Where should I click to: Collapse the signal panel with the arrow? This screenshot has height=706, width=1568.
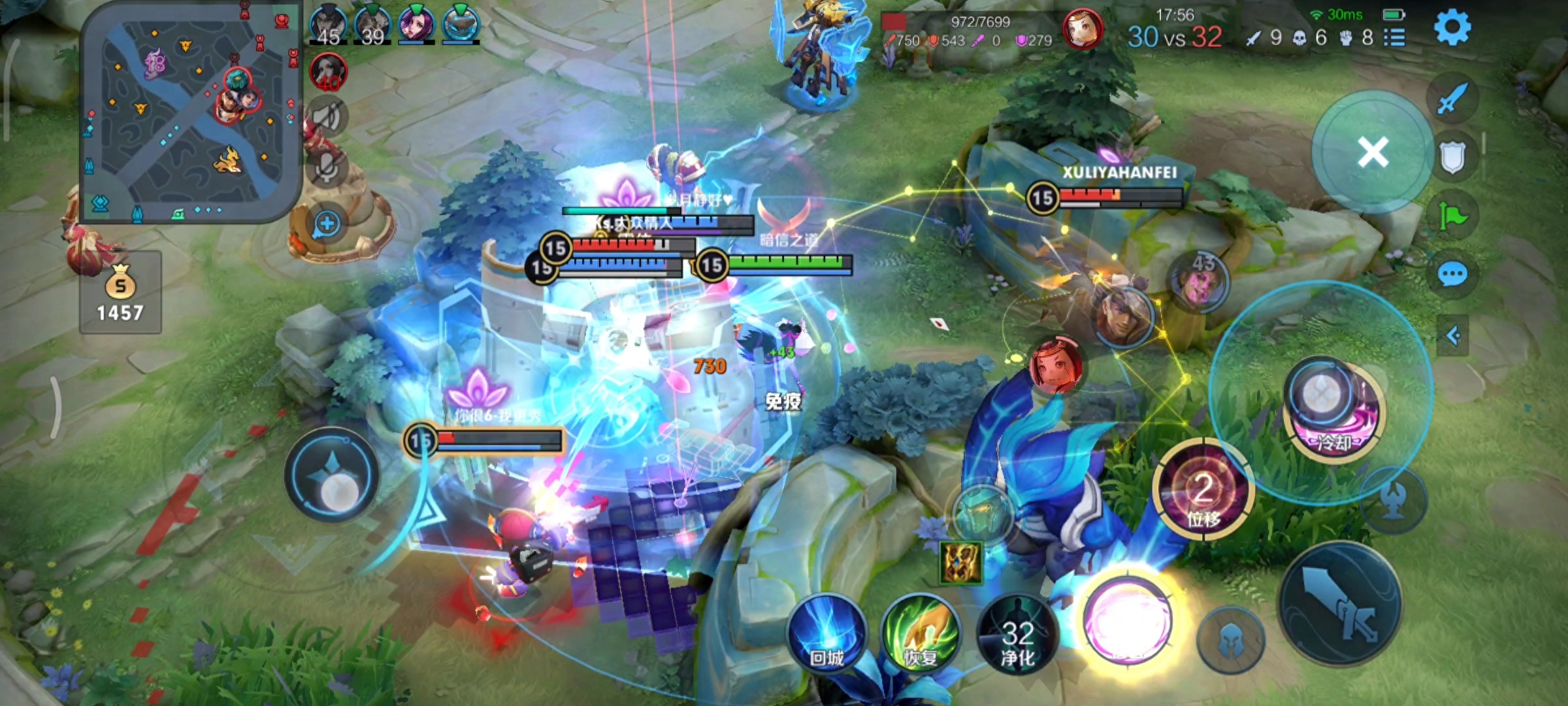[x=1453, y=336]
